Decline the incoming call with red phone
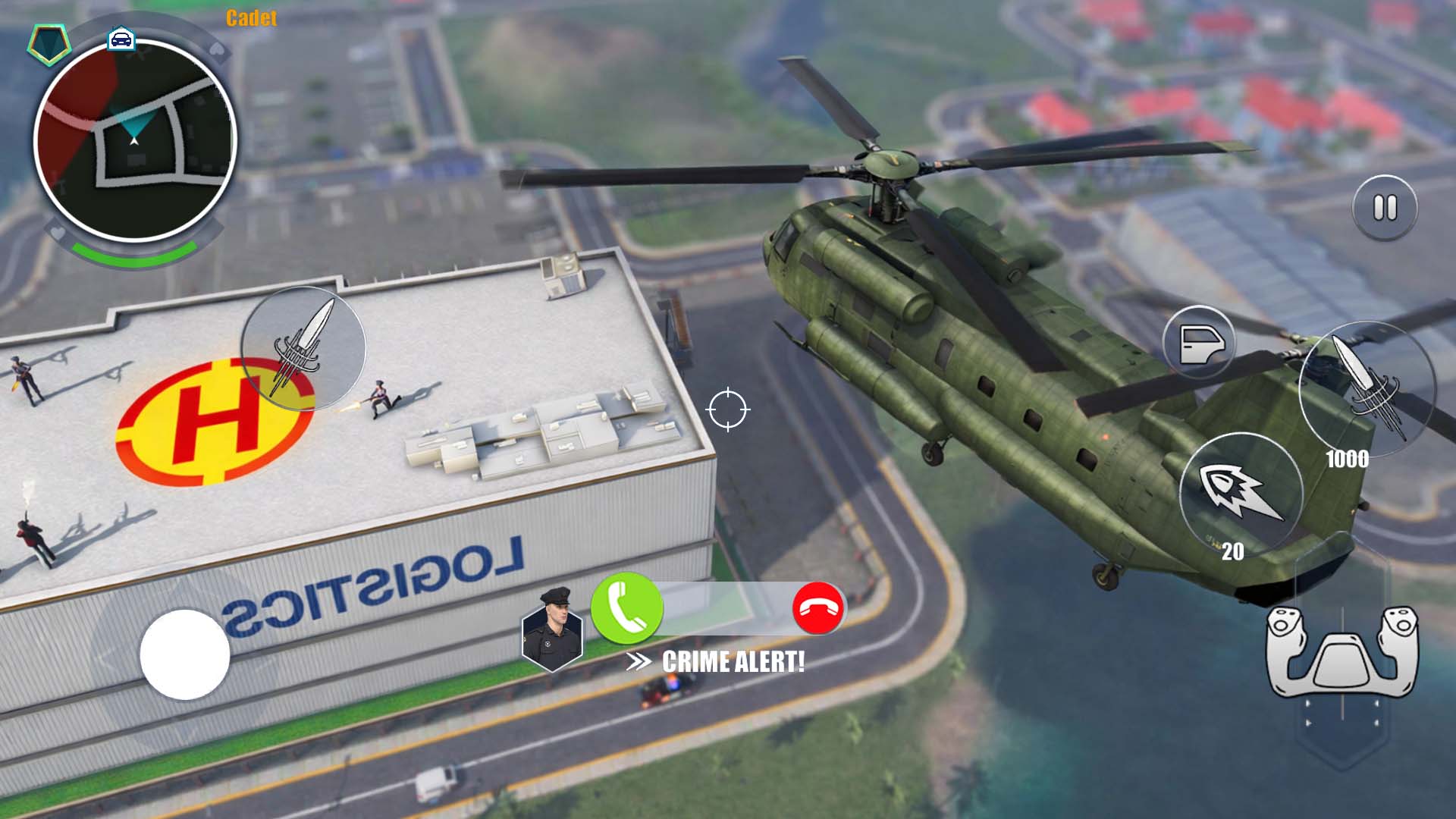Viewport: 1456px width, 819px height. [817, 608]
